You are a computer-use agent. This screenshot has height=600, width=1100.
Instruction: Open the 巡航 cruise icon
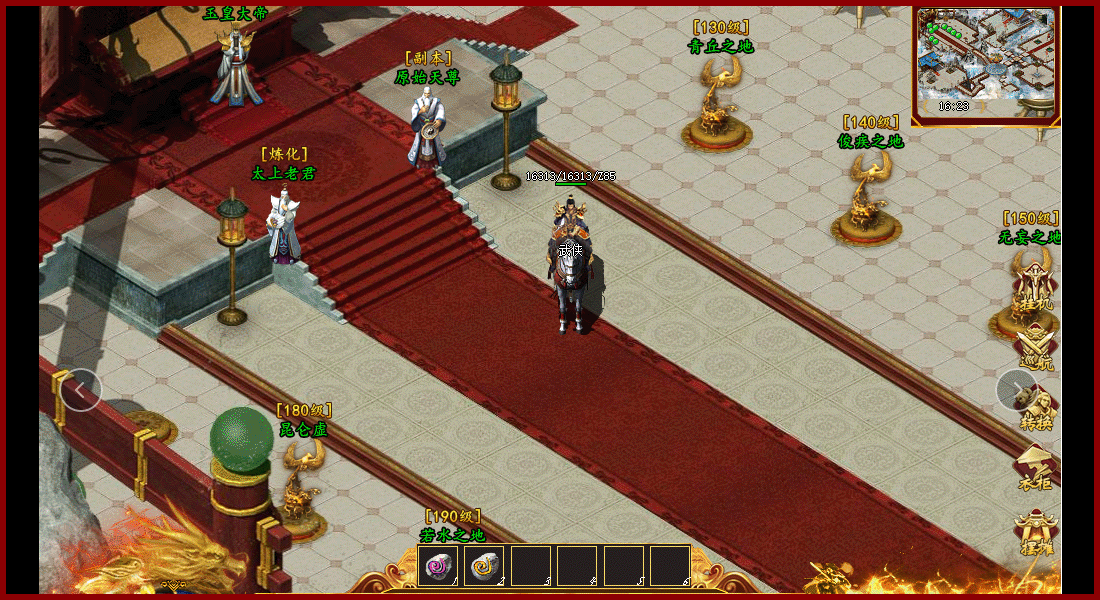[x=1035, y=348]
